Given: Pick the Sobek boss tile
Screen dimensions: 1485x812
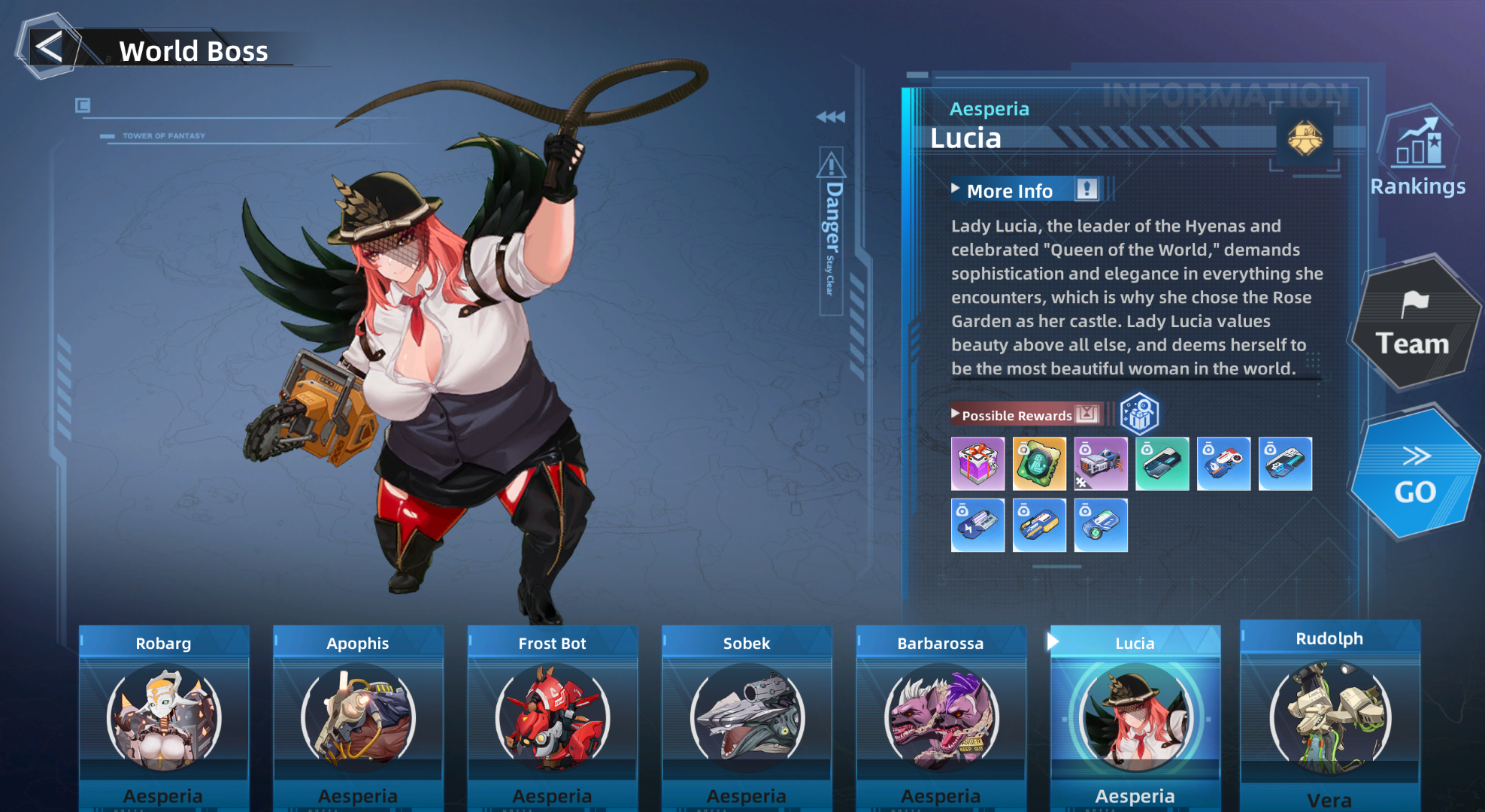Looking at the screenshot, I should (747, 714).
